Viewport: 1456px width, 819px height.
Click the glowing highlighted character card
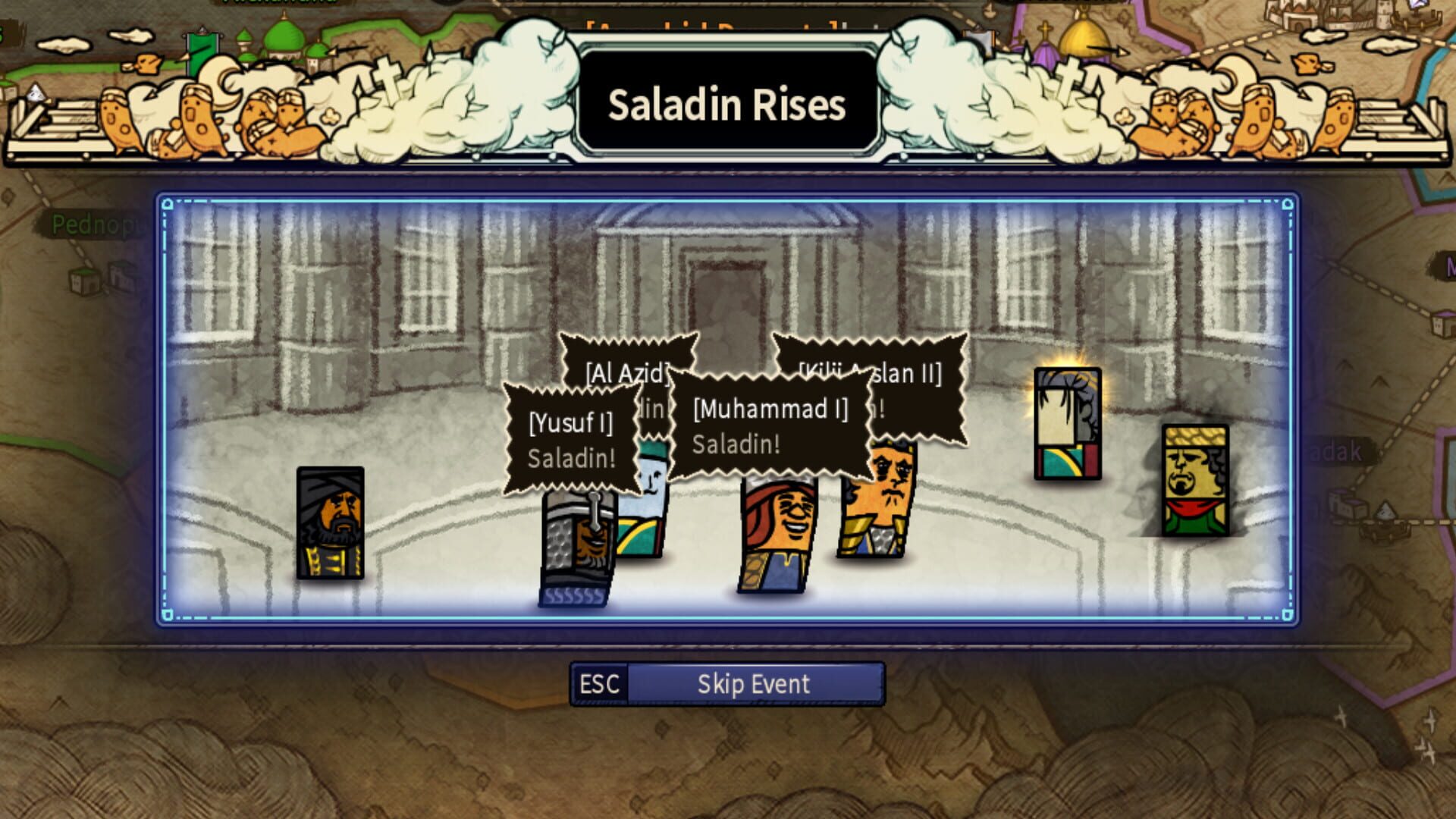1067,425
